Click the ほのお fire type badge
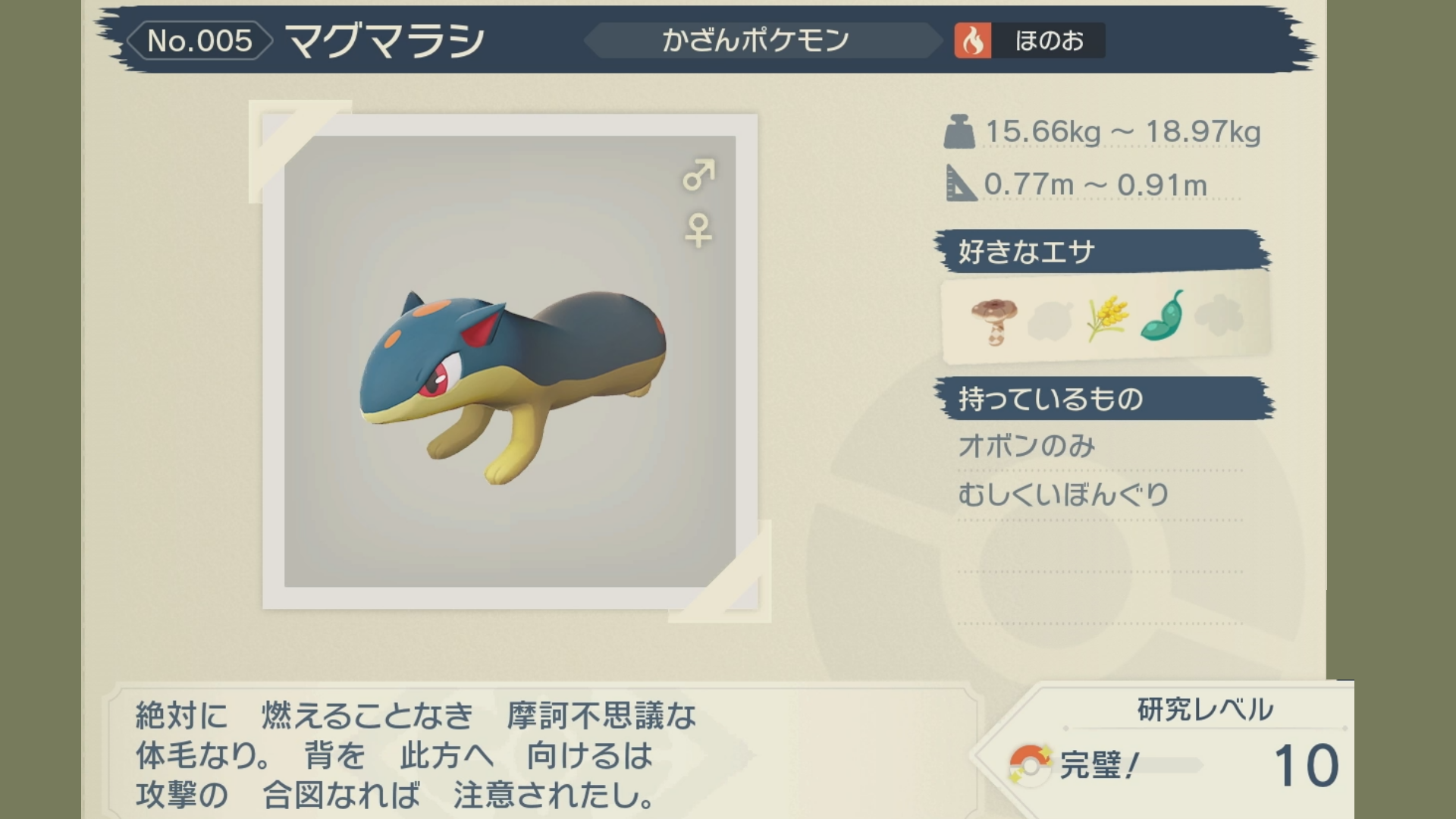1456x819 pixels. click(1029, 41)
